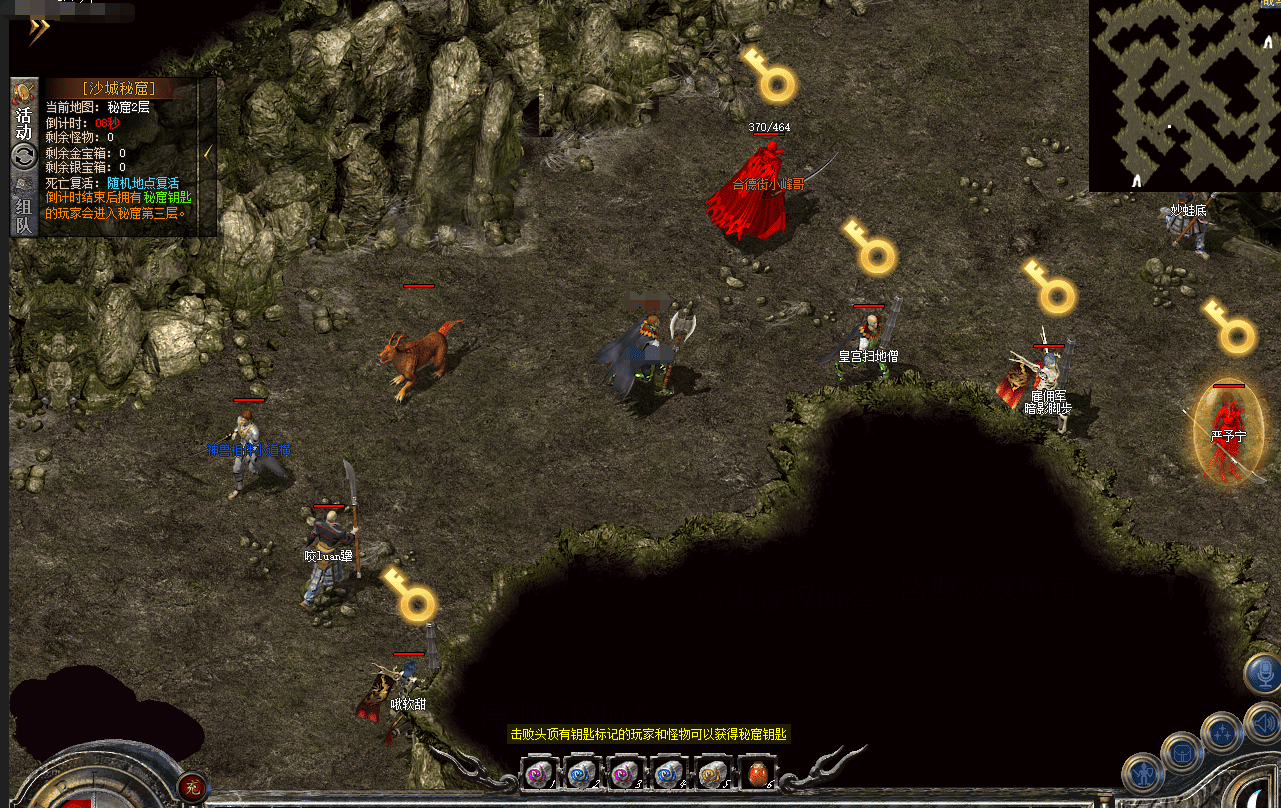Use the purple scroll in slot 1
The height and width of the screenshot is (808, 1281).
click(x=538, y=774)
